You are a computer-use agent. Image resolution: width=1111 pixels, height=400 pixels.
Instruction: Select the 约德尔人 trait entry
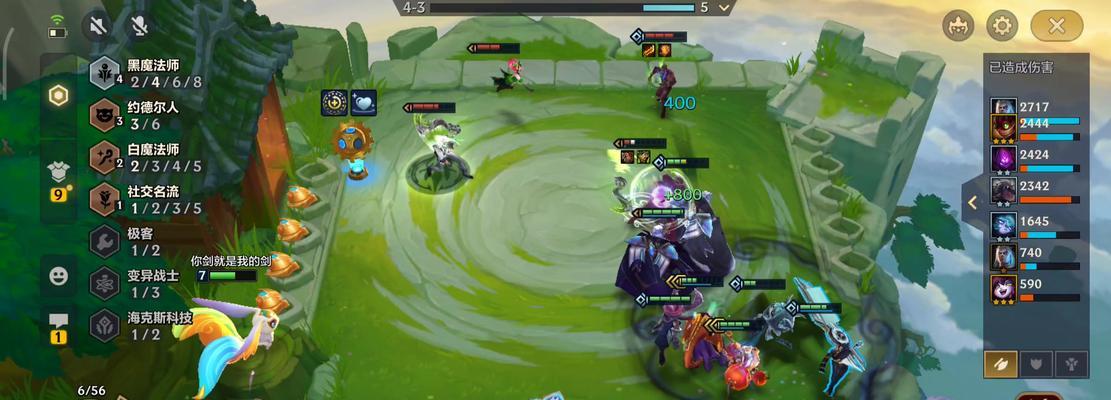coord(140,115)
